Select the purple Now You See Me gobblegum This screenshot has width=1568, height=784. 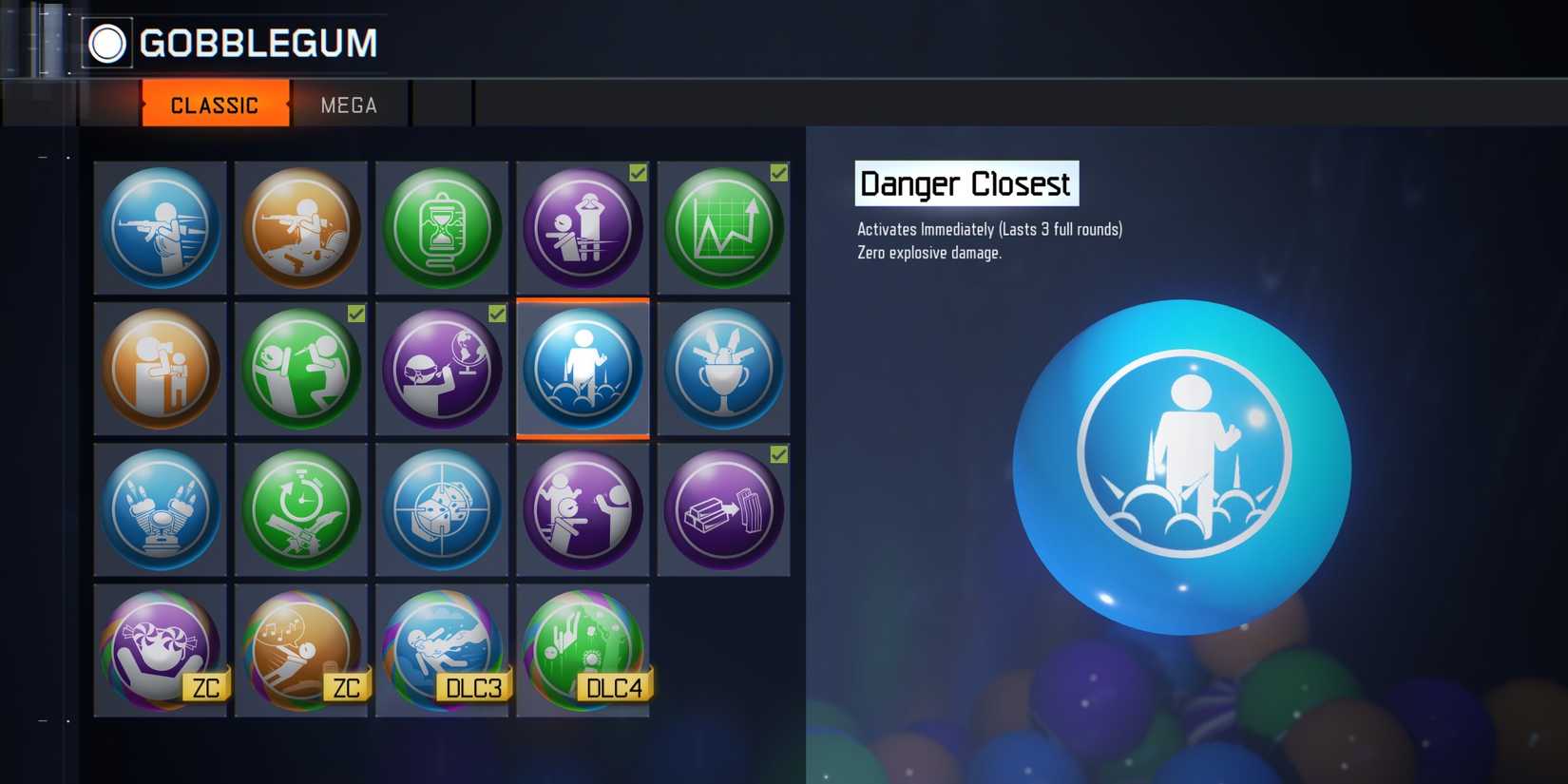coord(583,510)
